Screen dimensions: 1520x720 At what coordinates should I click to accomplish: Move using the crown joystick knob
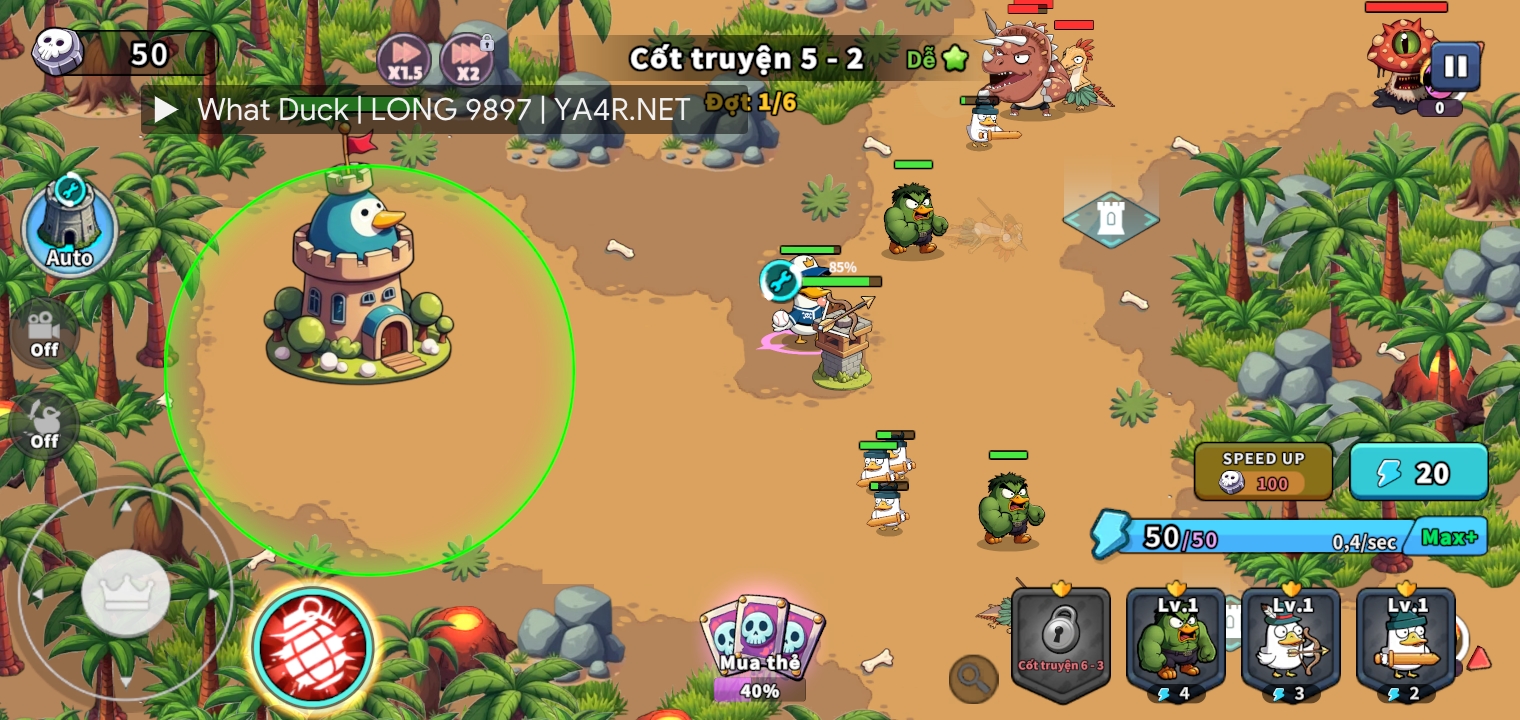click(126, 593)
